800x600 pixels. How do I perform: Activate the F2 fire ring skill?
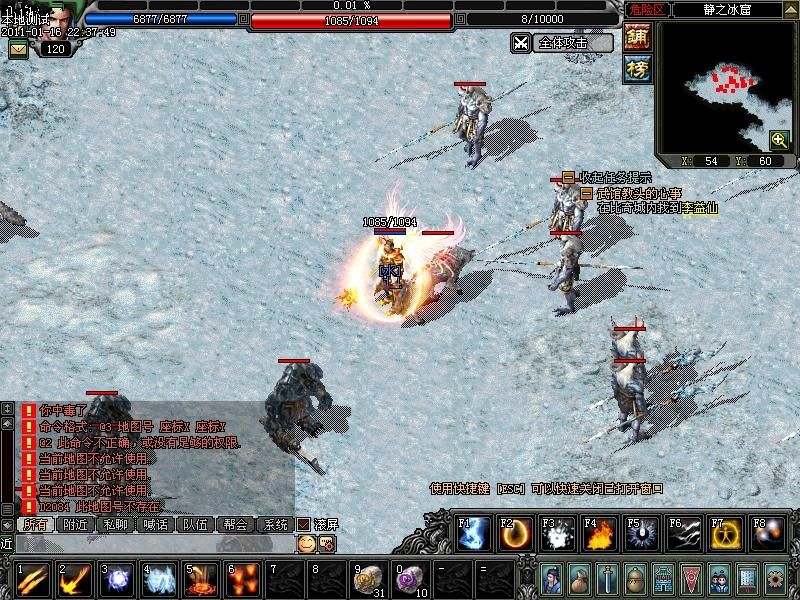(515, 535)
